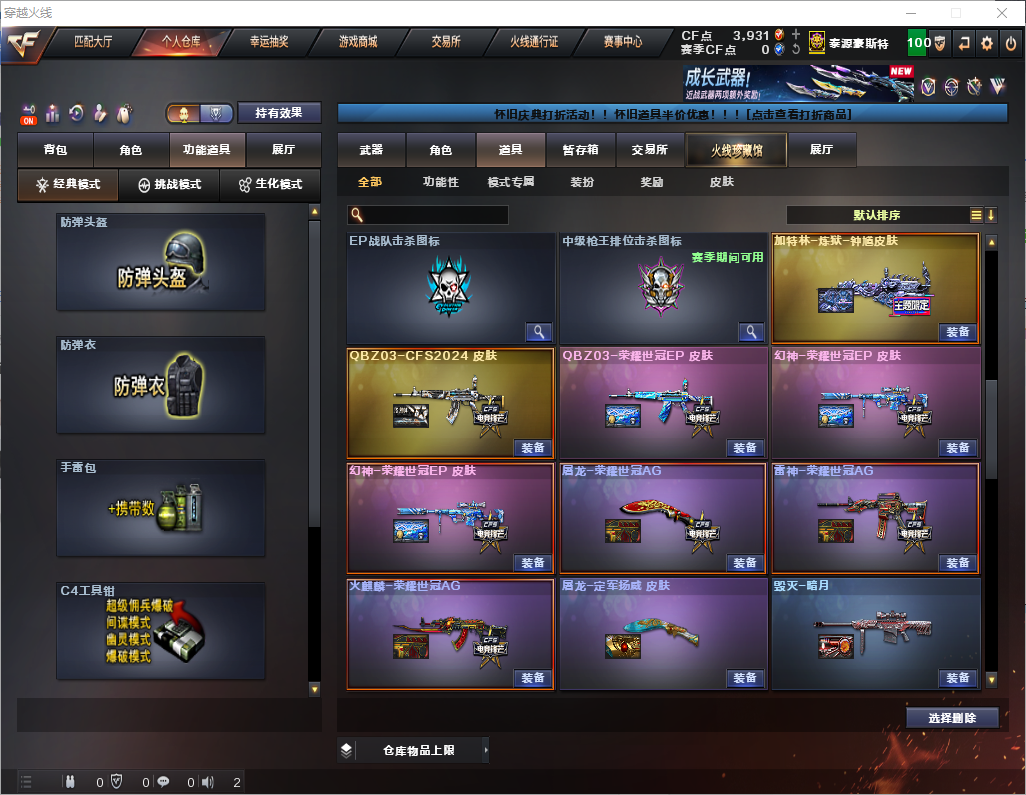Filter items by 功能性 category

click(440, 182)
